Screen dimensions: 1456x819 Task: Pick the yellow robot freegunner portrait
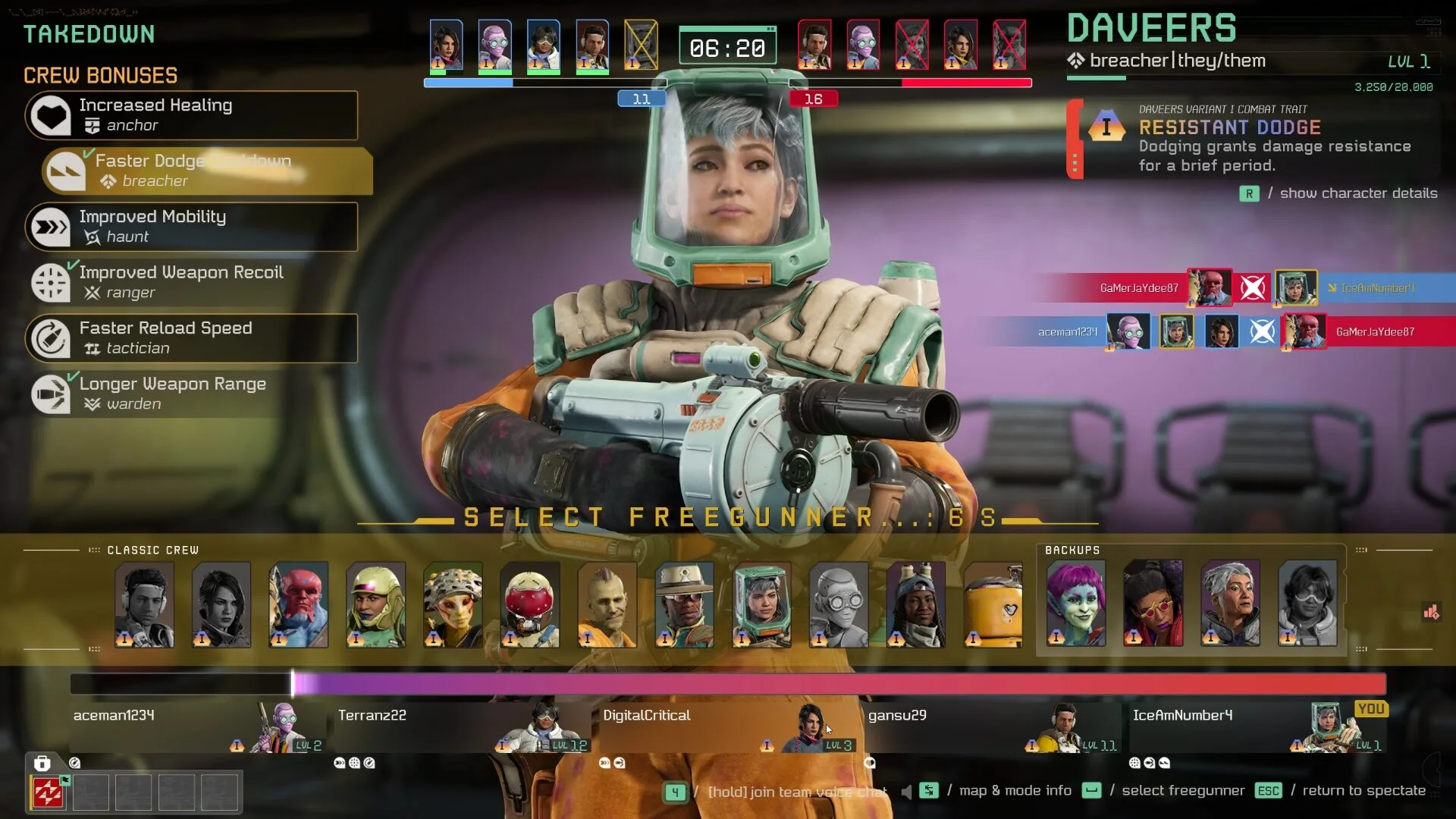993,604
